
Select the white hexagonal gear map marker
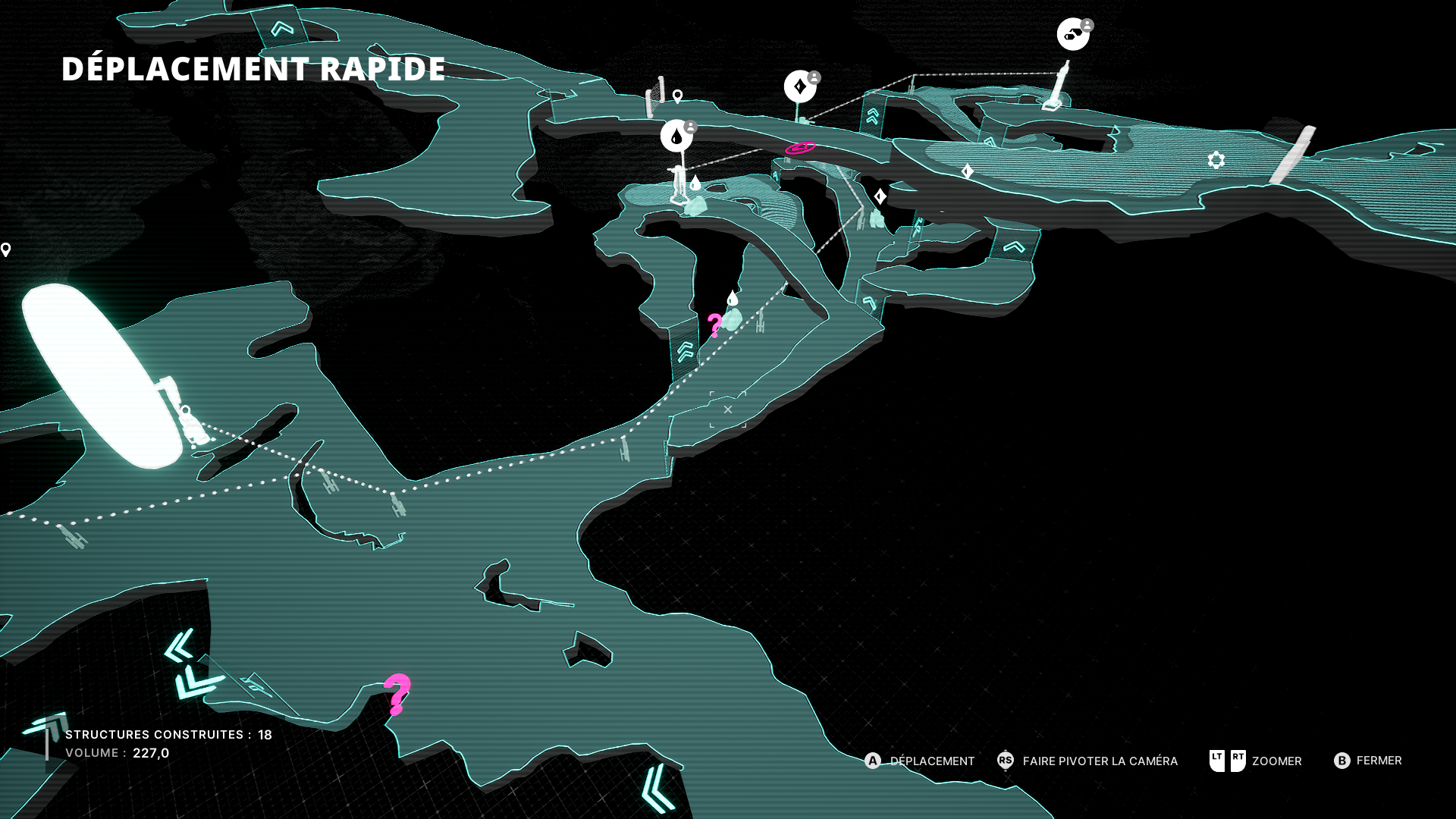click(x=1216, y=160)
